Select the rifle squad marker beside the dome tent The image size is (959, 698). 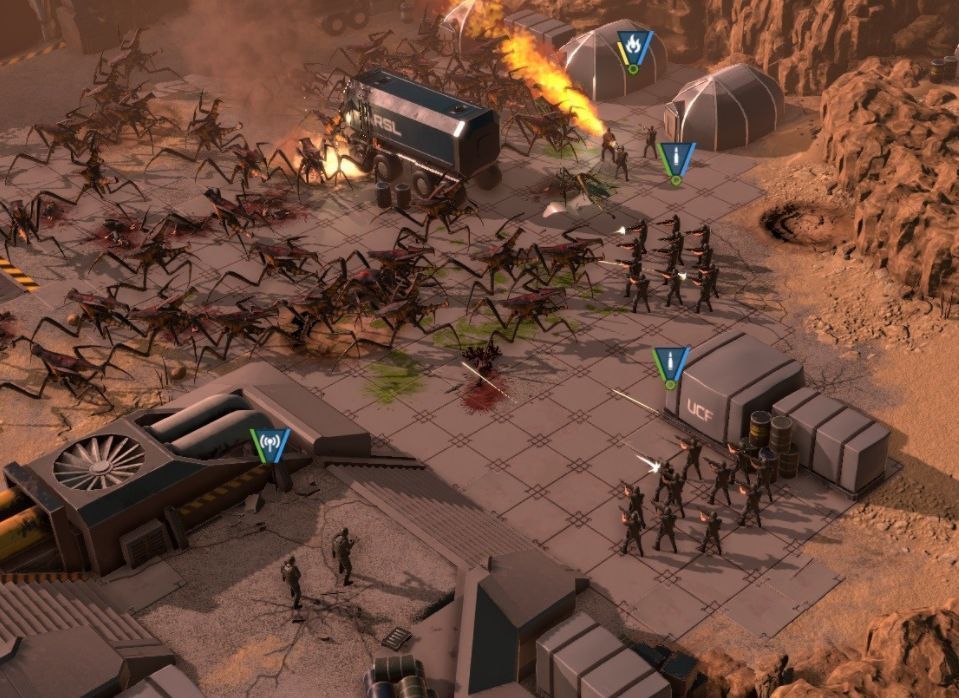coord(677,159)
